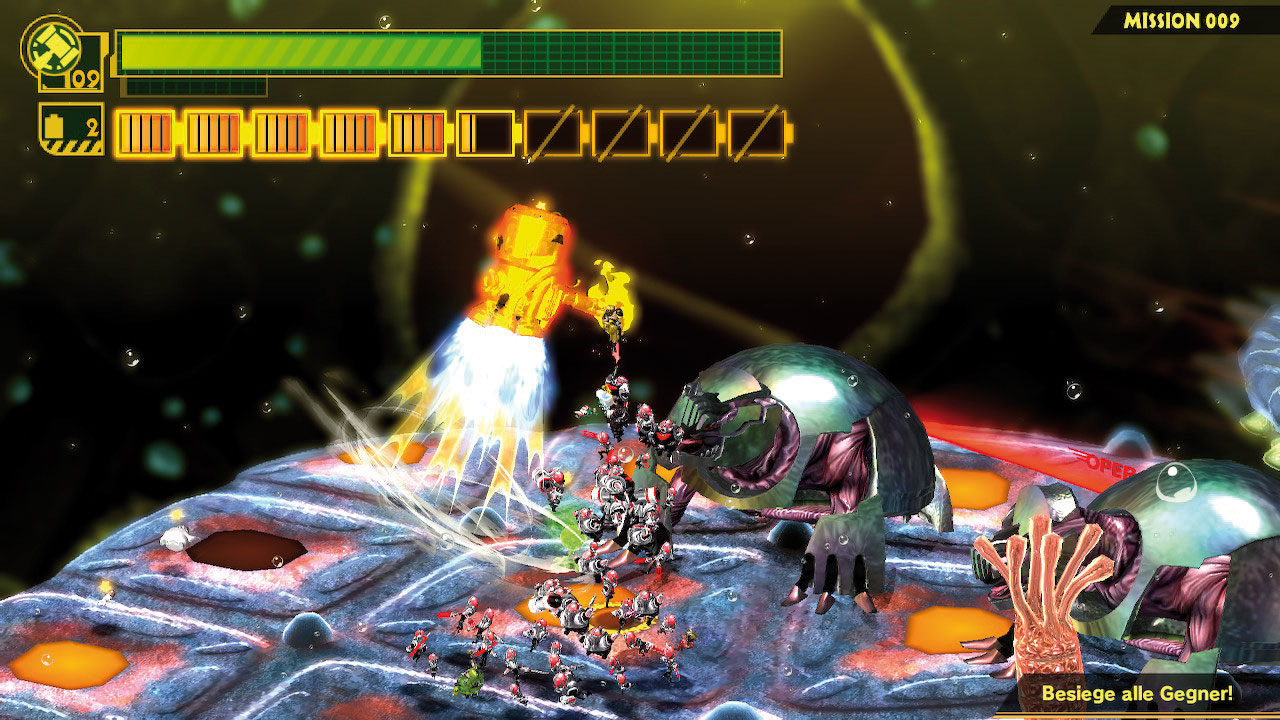Show the 'Besiege alle Gegner!' objective
The height and width of the screenshot is (720, 1280).
1136,693
